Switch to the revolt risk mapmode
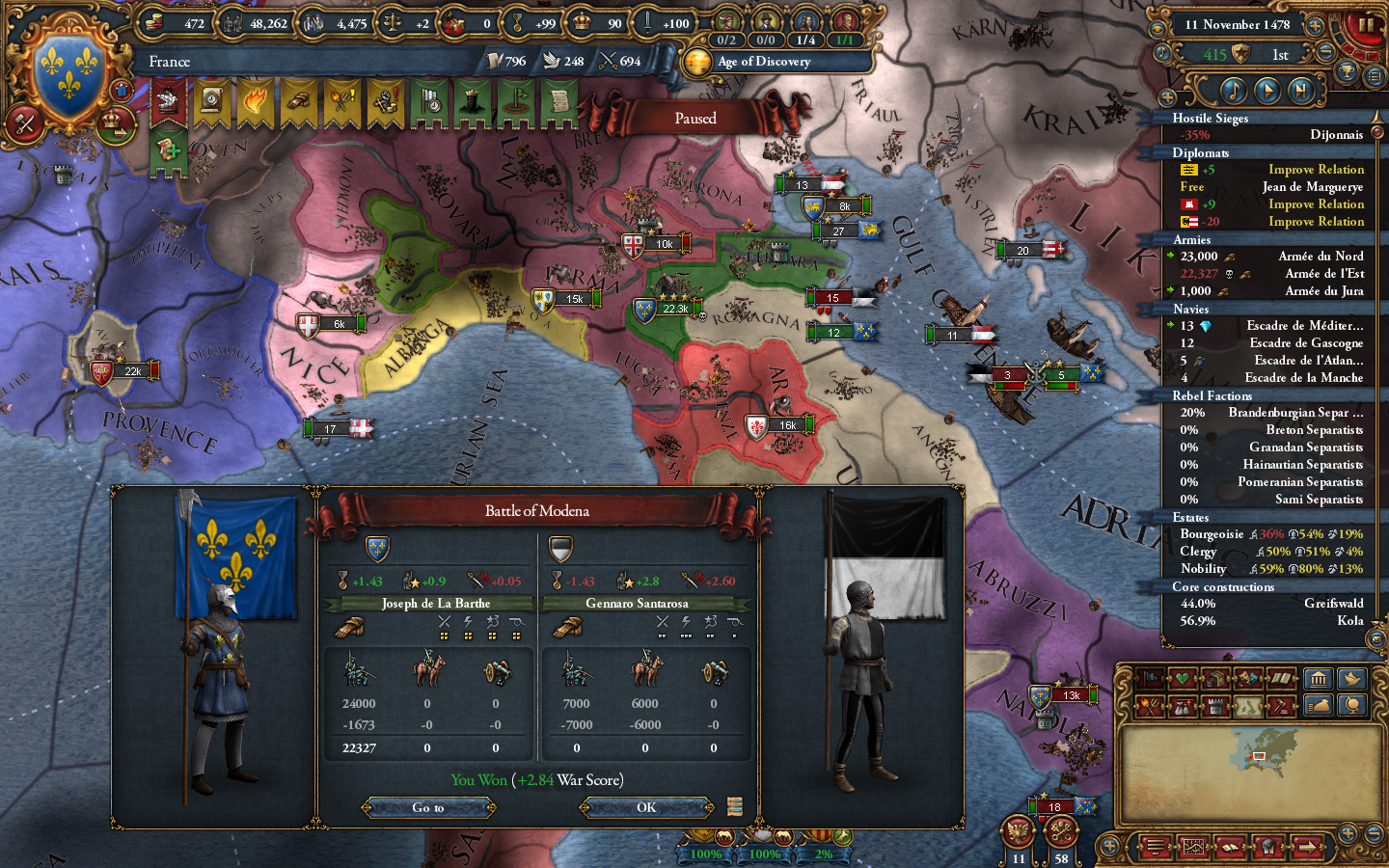The height and width of the screenshot is (868, 1389). coord(1148,707)
